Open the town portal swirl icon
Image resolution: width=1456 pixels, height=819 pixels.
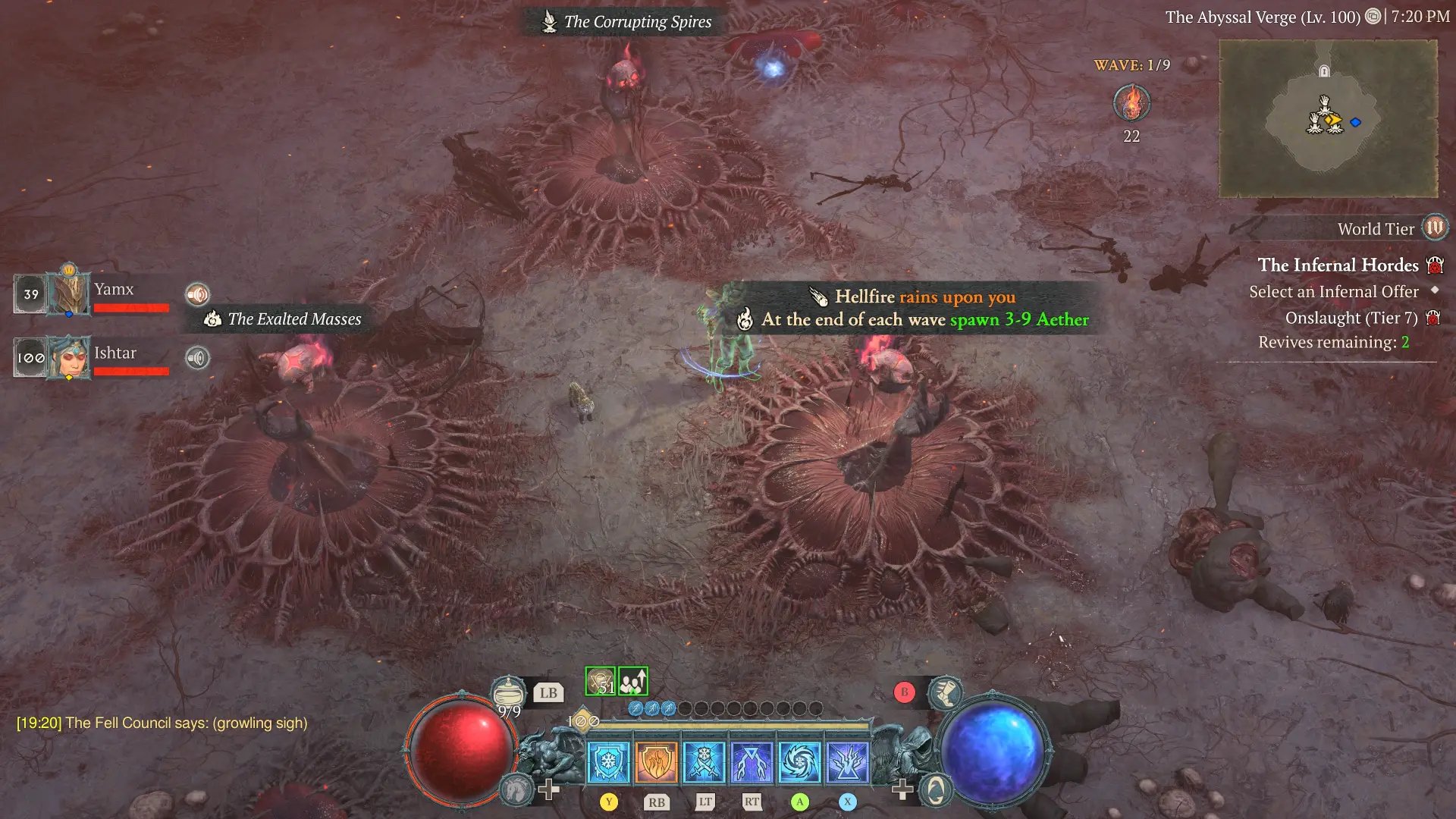[x=936, y=790]
